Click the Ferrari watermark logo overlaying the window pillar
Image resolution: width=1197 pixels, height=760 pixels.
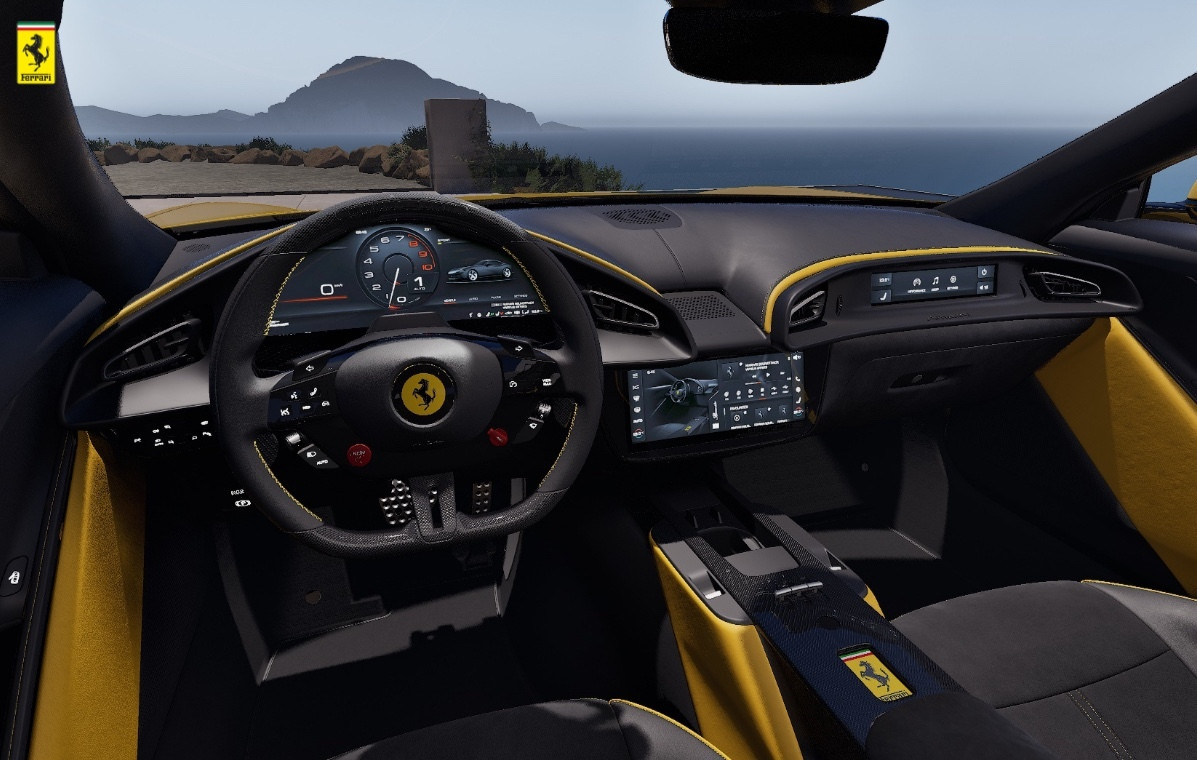tap(36, 53)
